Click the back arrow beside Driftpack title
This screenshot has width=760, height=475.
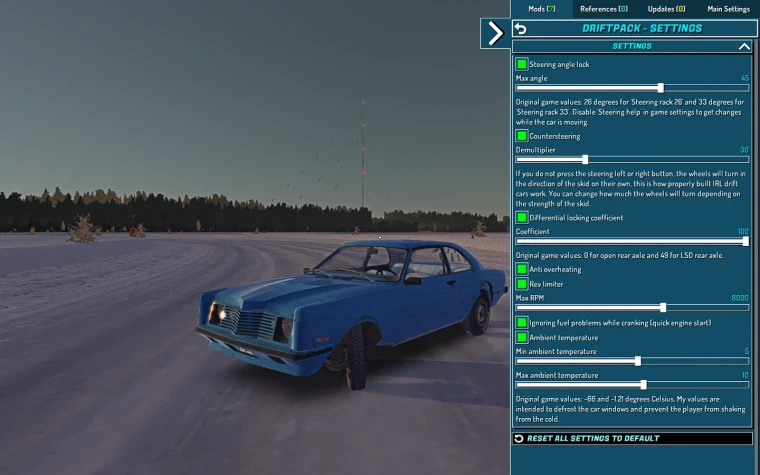point(520,29)
